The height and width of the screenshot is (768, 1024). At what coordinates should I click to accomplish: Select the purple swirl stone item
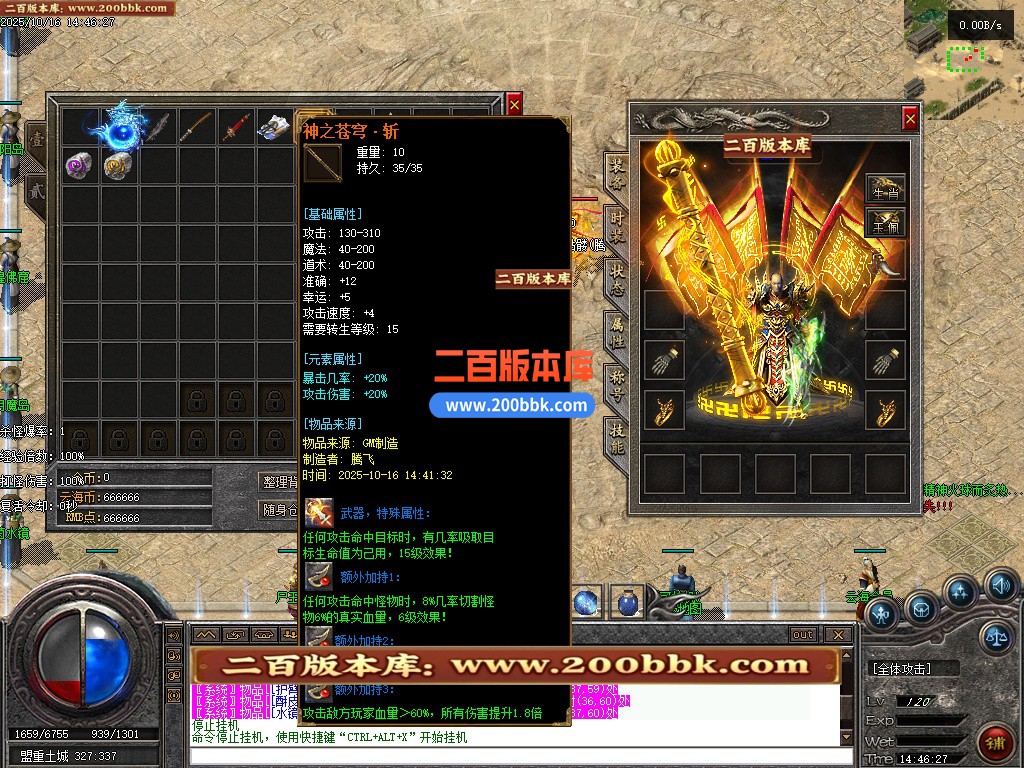pos(79,164)
